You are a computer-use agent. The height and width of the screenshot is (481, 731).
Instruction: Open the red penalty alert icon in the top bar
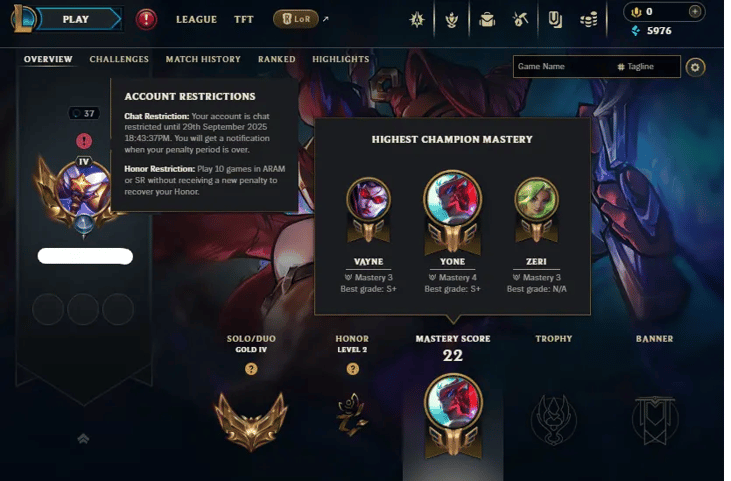click(x=146, y=19)
